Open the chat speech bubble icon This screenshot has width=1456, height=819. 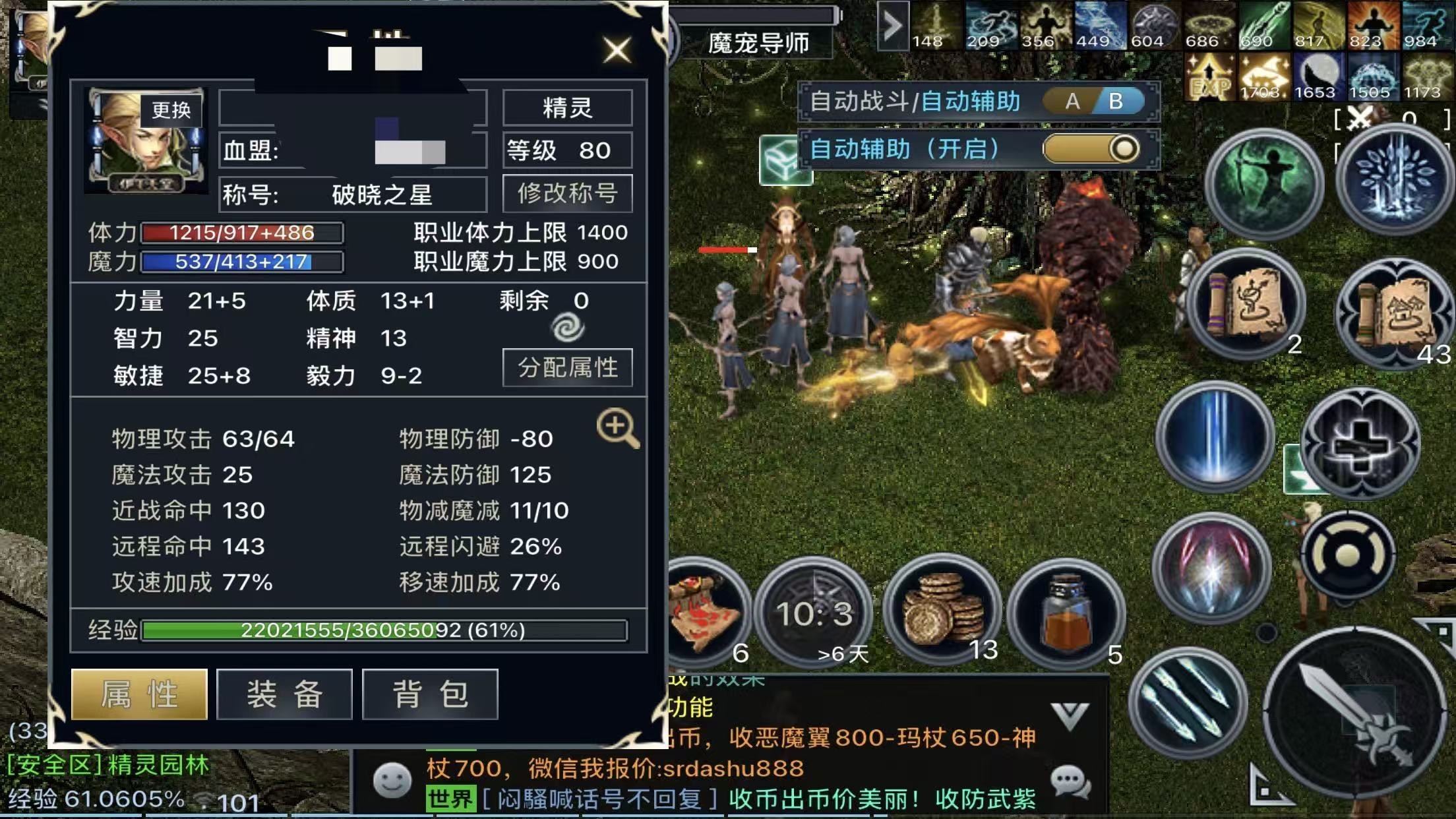tap(1070, 782)
